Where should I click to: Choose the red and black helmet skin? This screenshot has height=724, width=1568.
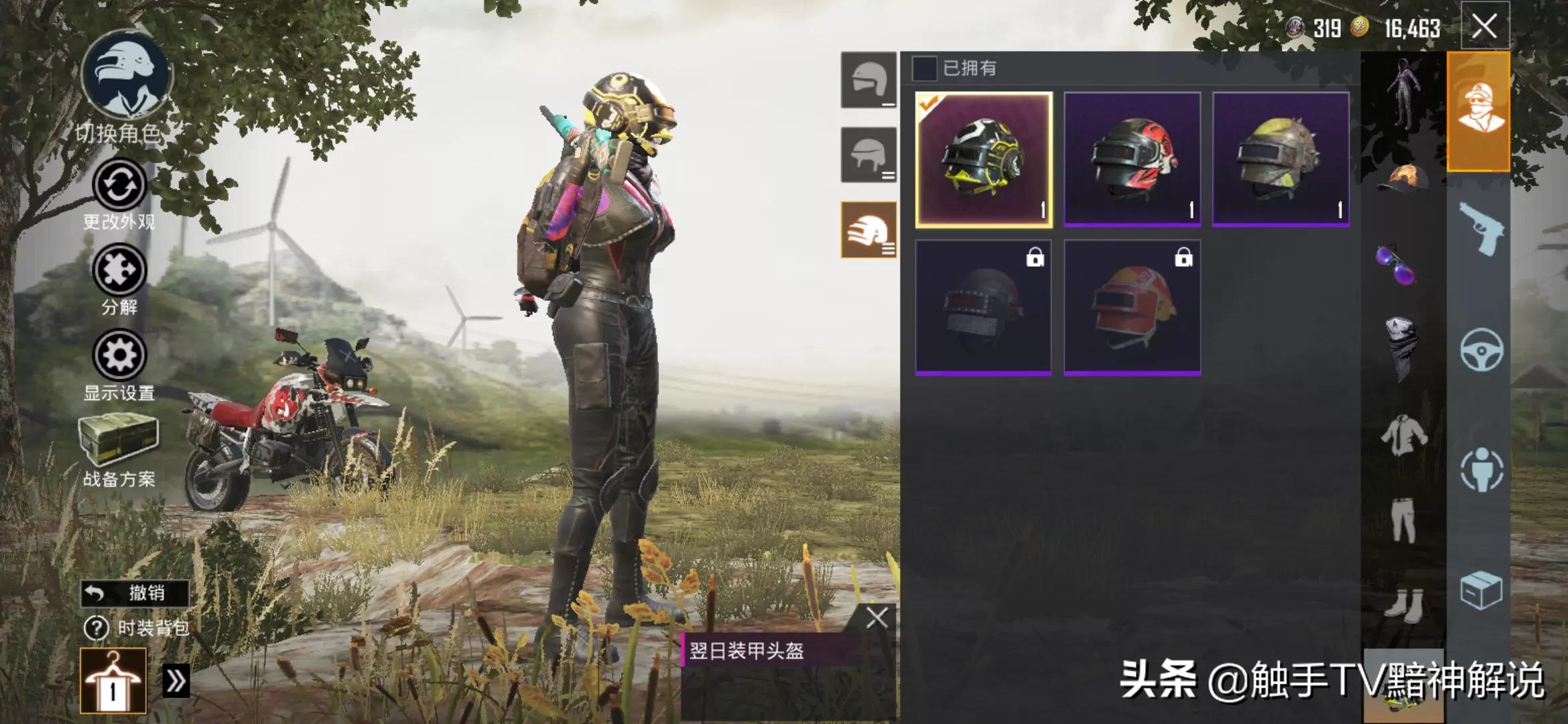click(x=1132, y=160)
